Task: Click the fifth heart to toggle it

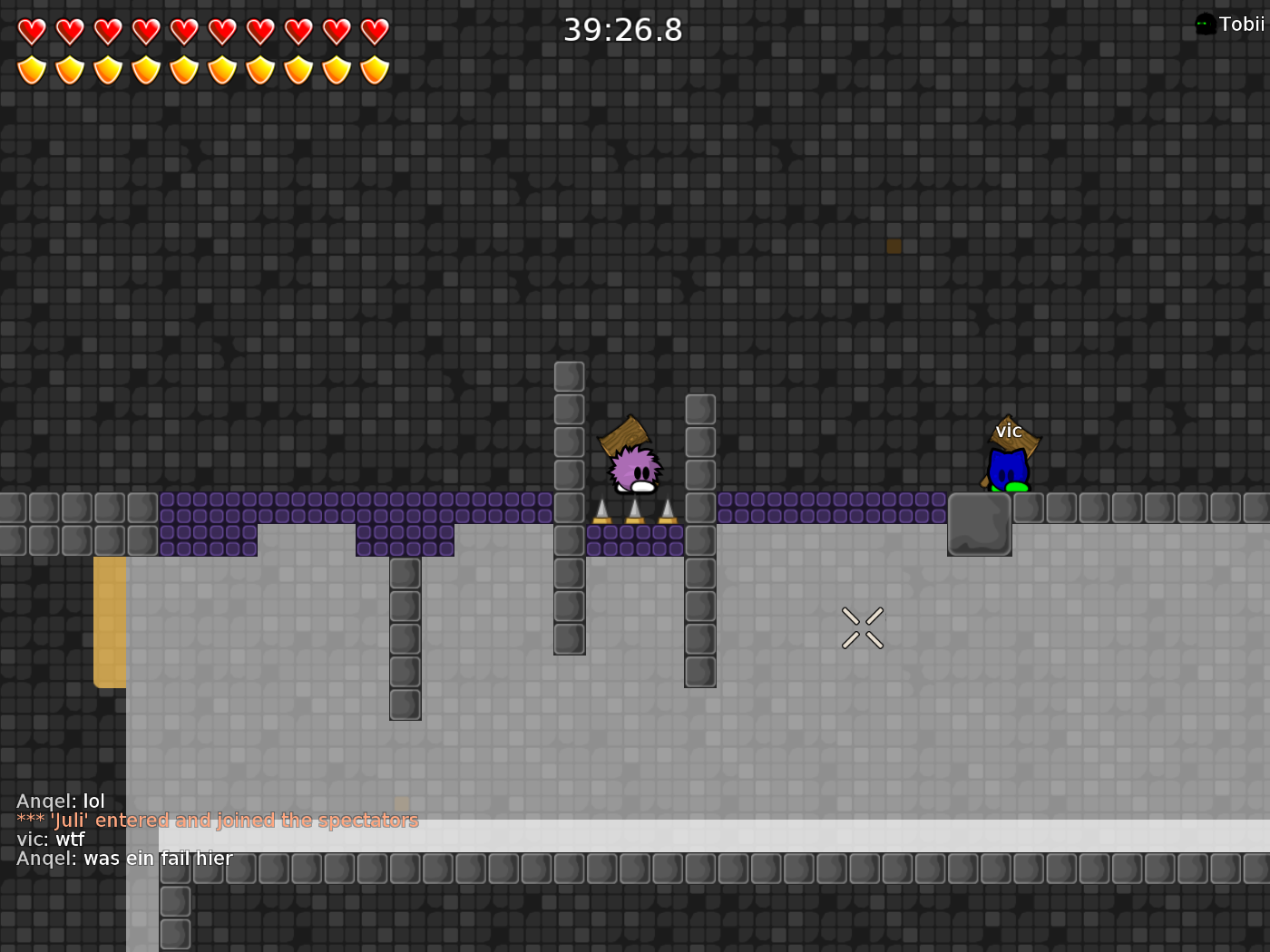Action: [183, 30]
